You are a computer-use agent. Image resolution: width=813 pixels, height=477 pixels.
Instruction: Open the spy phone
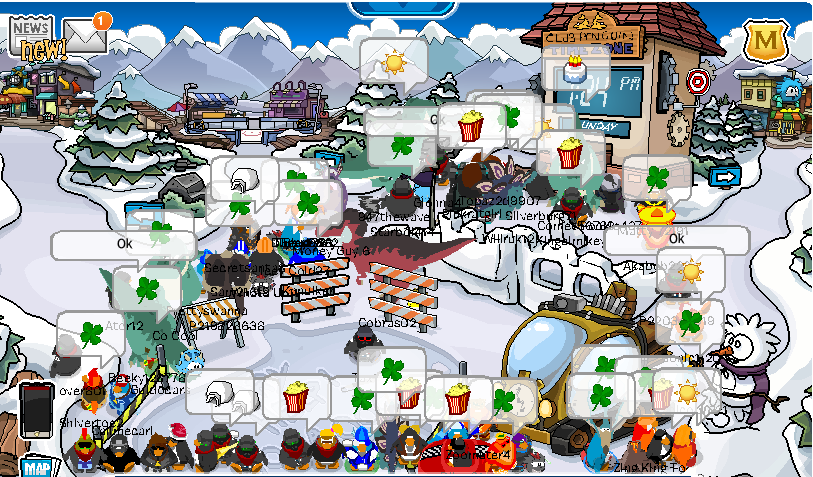point(36,408)
